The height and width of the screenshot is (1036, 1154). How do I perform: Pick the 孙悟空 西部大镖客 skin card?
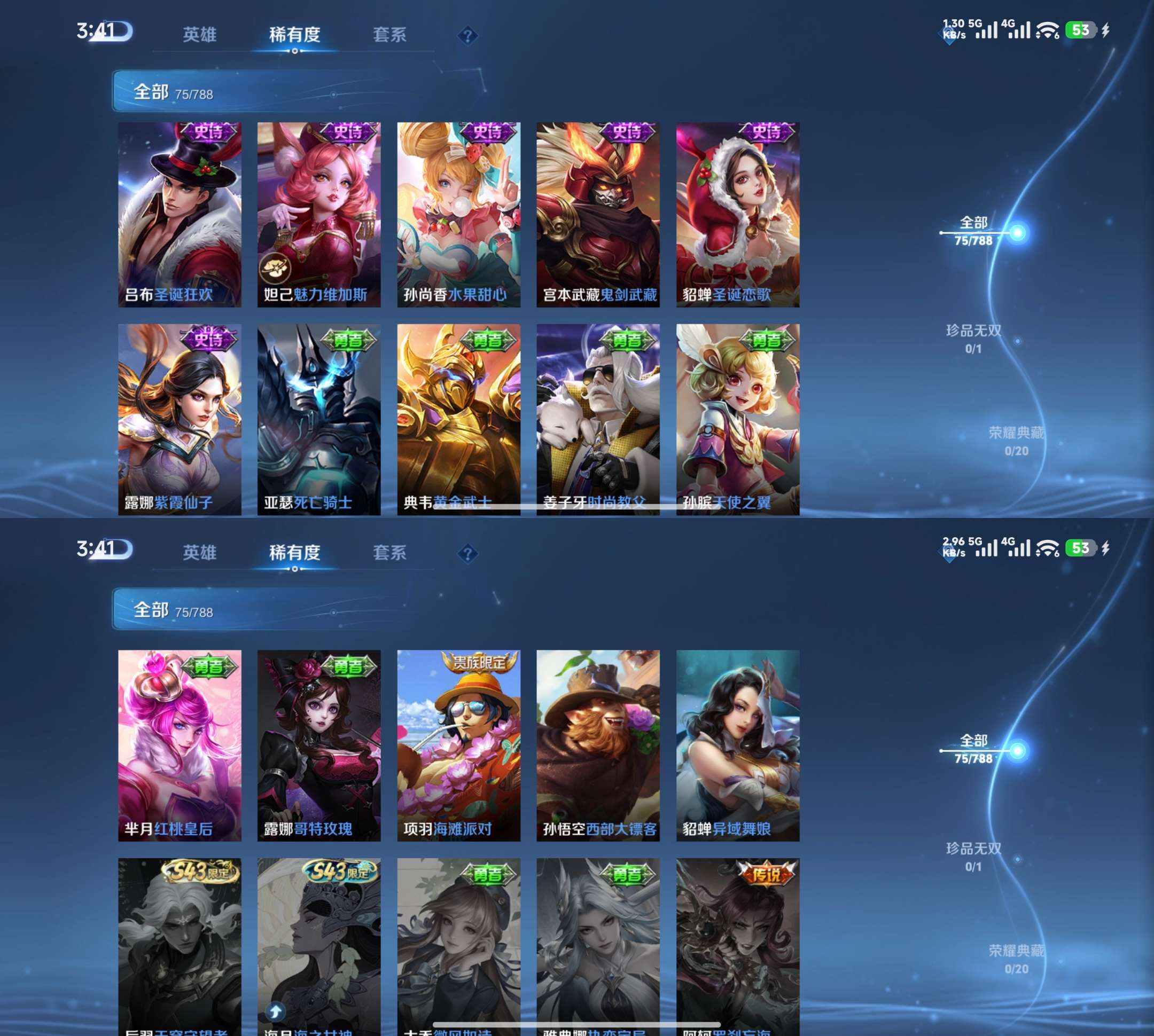(597, 745)
